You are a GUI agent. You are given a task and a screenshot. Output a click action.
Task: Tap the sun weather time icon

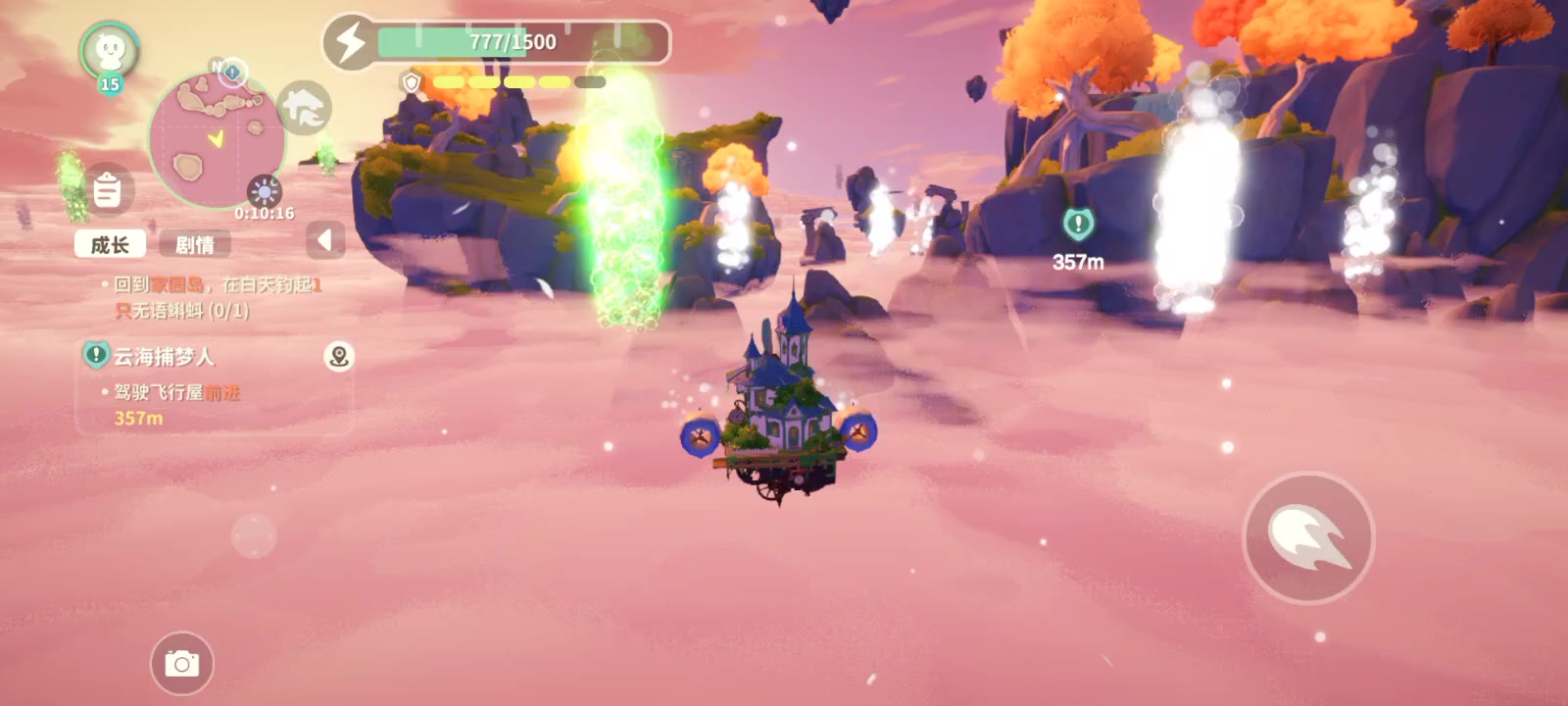265,190
